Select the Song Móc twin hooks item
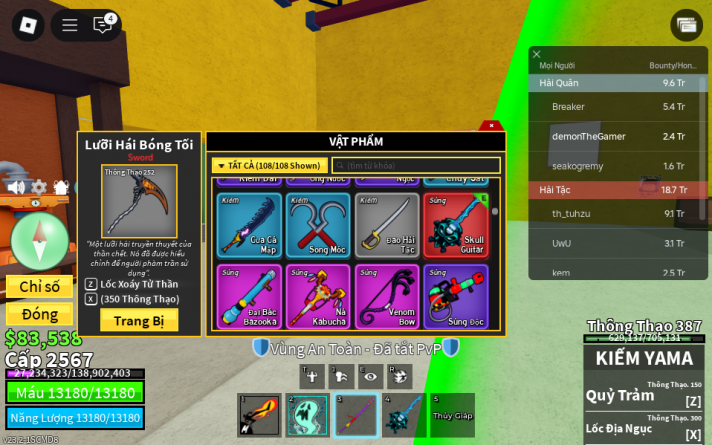The width and height of the screenshot is (712, 445). point(318,225)
